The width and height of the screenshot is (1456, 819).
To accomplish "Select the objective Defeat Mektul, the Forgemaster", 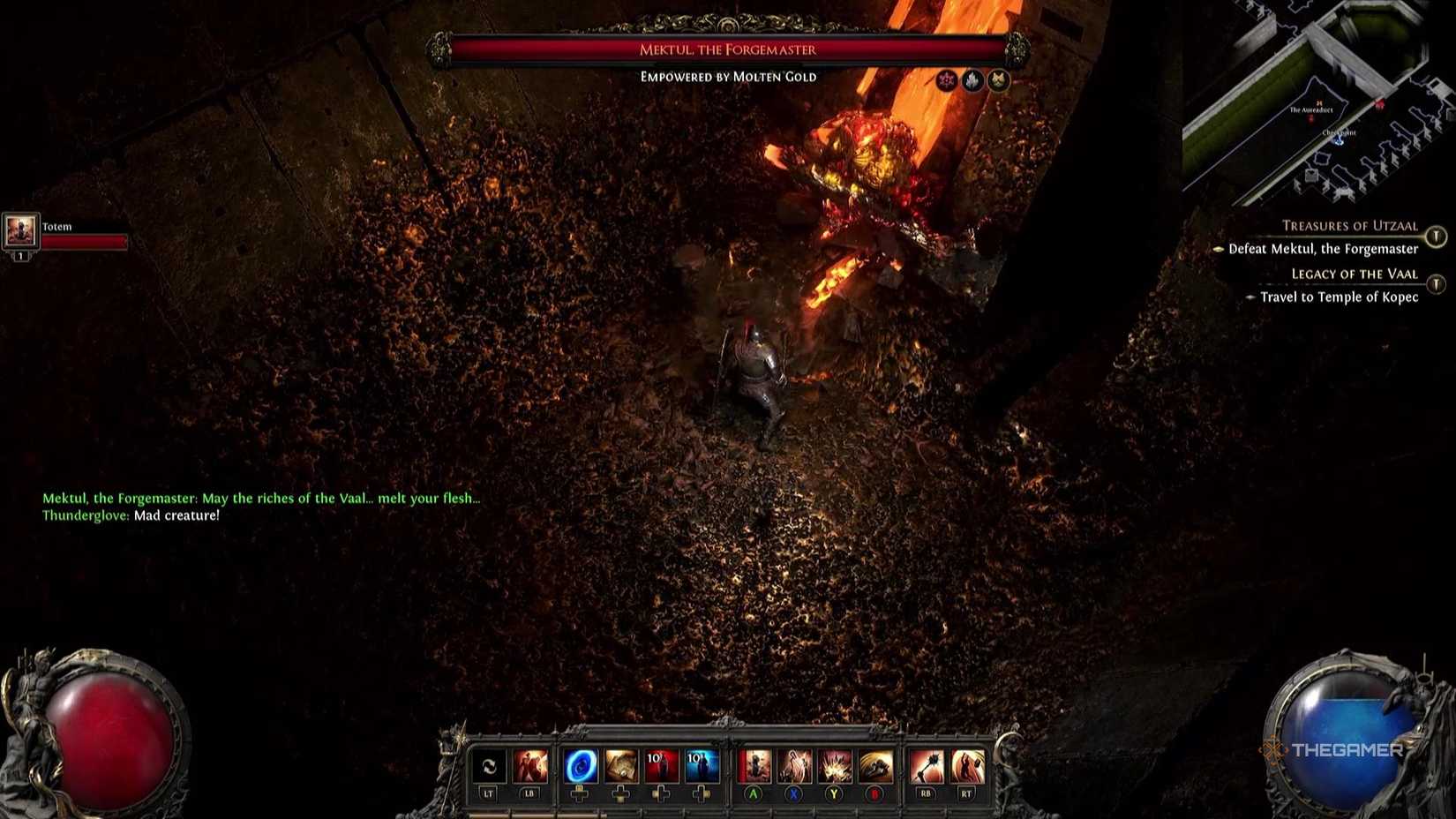I will click(x=1323, y=250).
